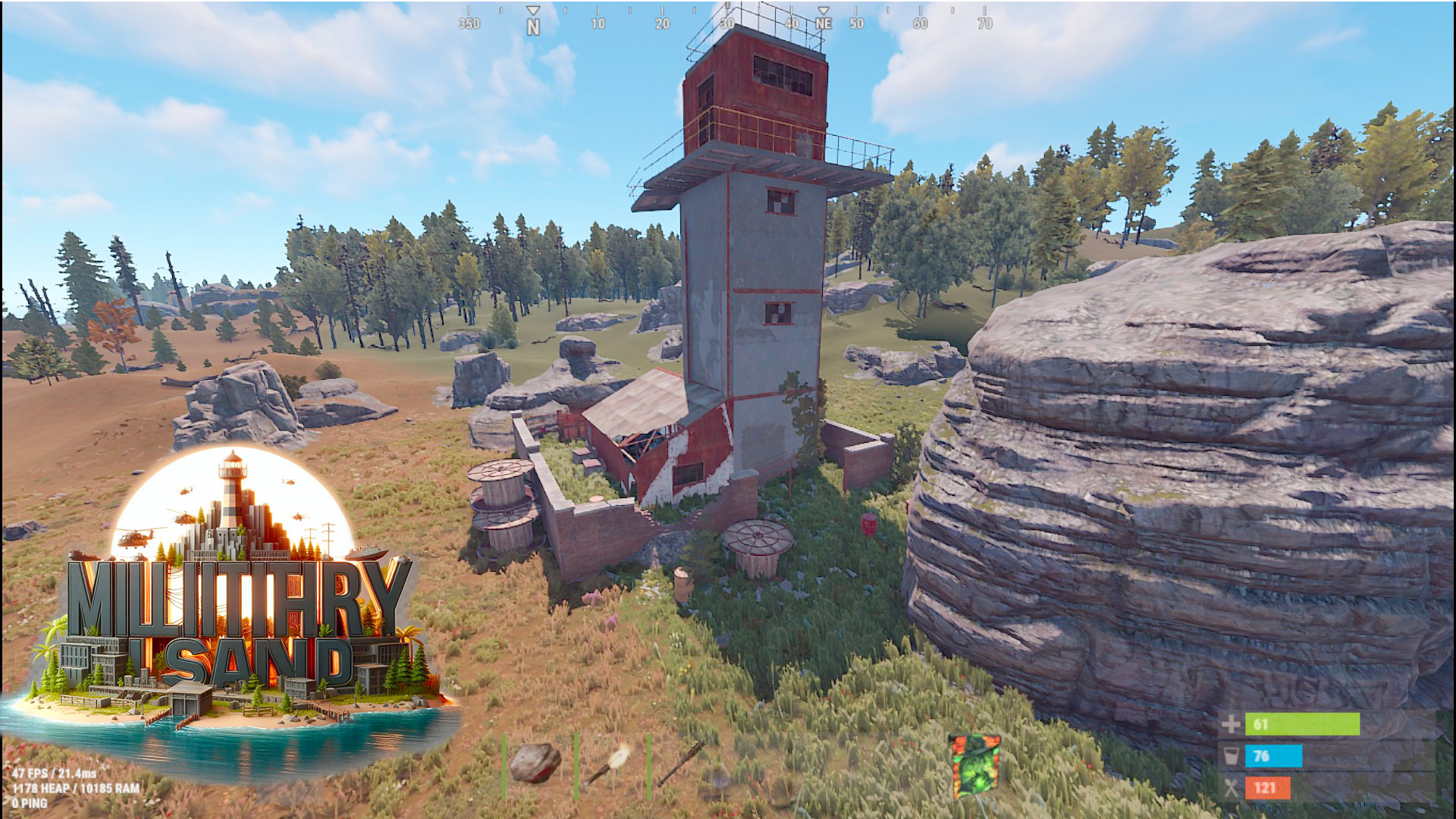Select the rock in the hotbar

click(x=535, y=763)
